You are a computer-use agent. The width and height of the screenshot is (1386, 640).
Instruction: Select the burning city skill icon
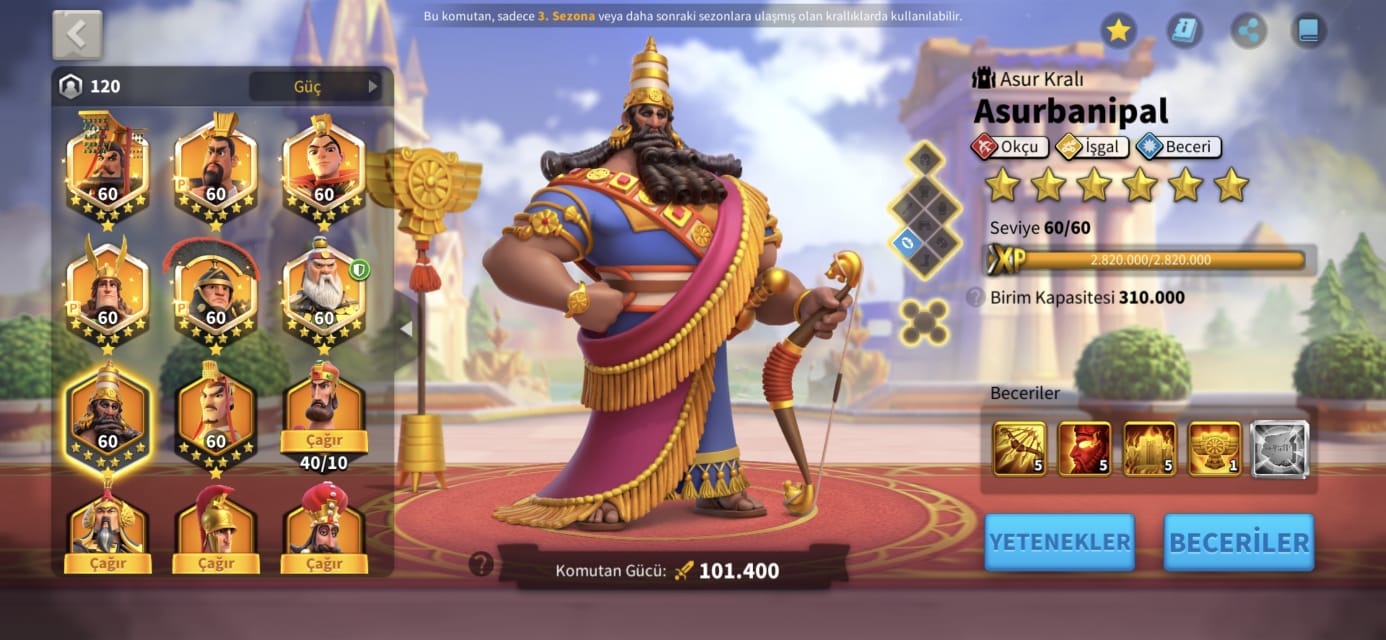coord(1149,448)
